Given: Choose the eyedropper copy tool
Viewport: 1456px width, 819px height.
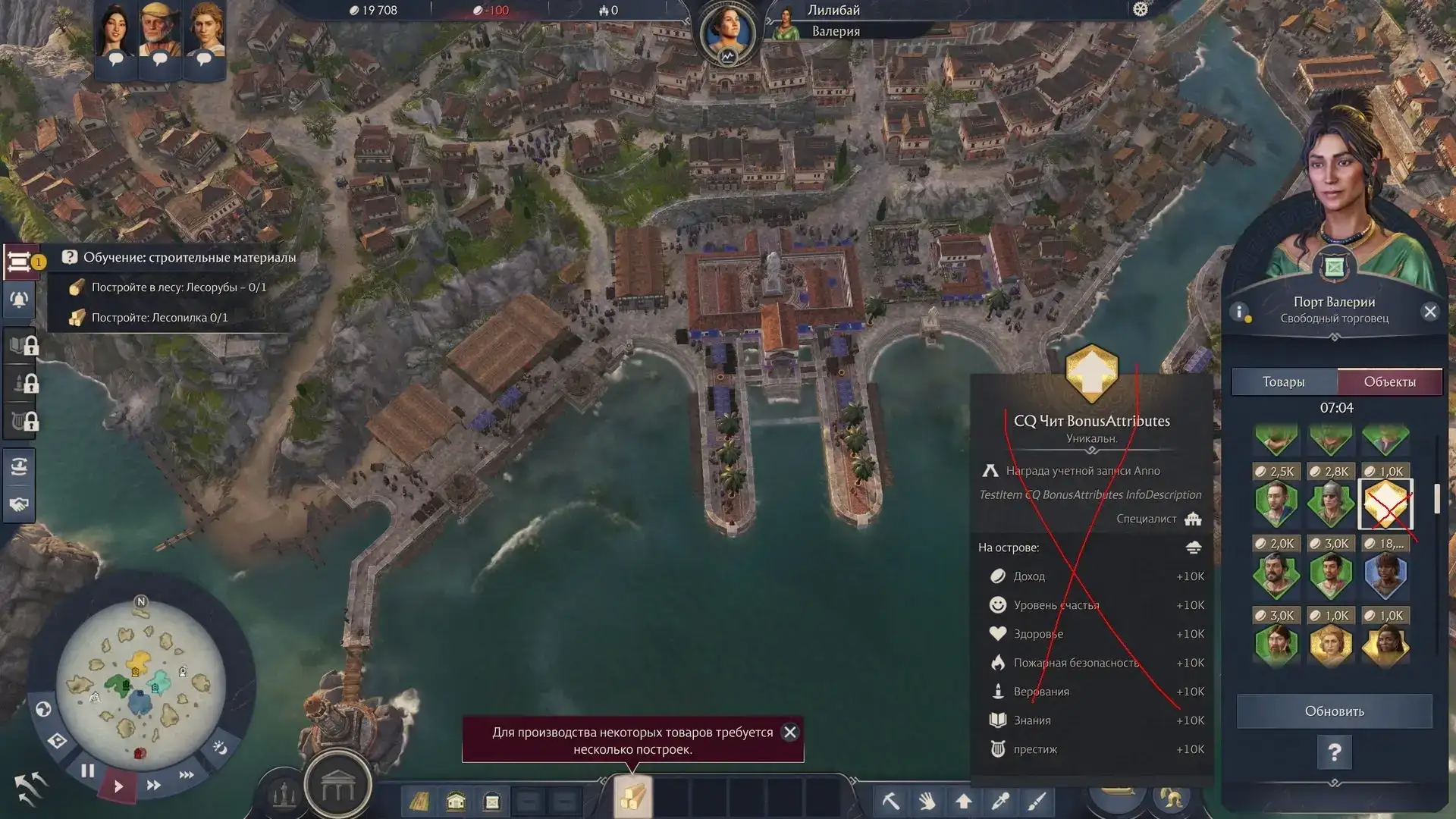Looking at the screenshot, I should point(1000,801).
